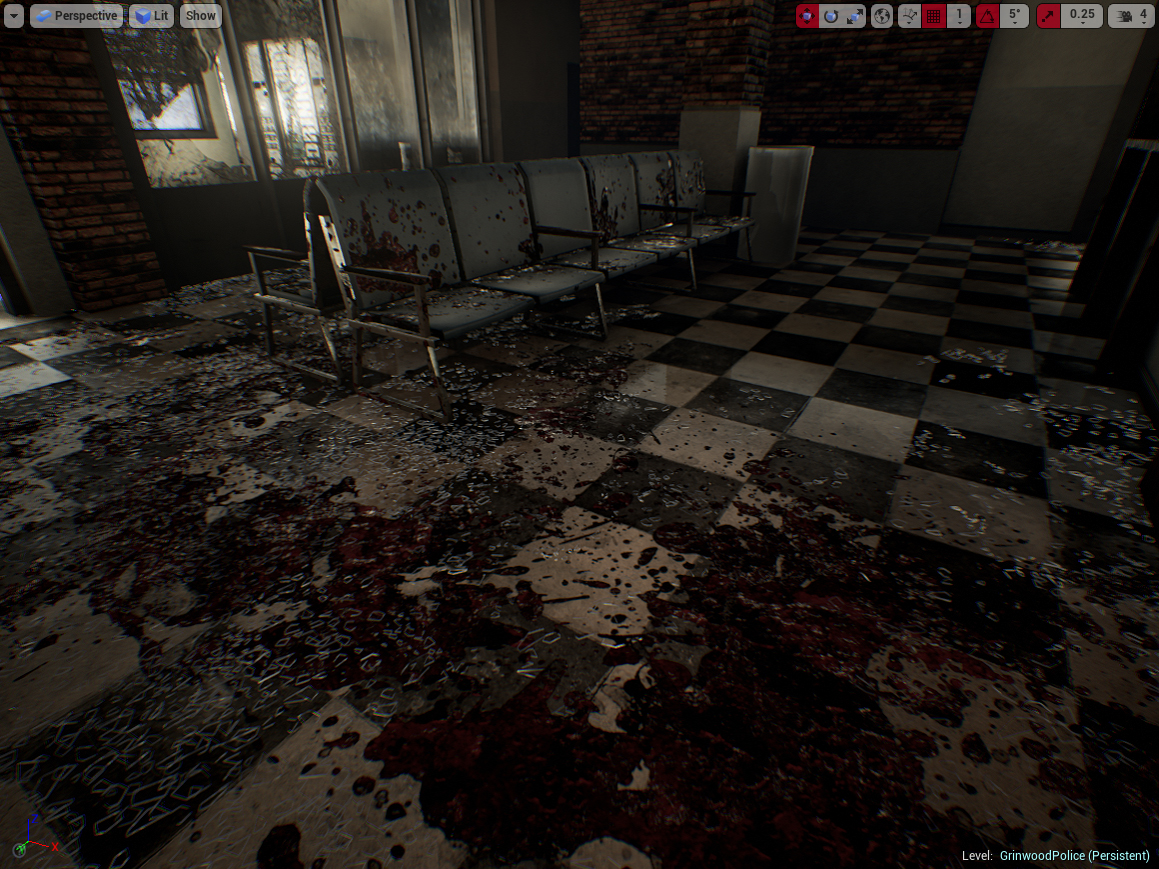Open the grid snap size dropdown
Image resolution: width=1159 pixels, height=869 pixels.
[x=959, y=15]
